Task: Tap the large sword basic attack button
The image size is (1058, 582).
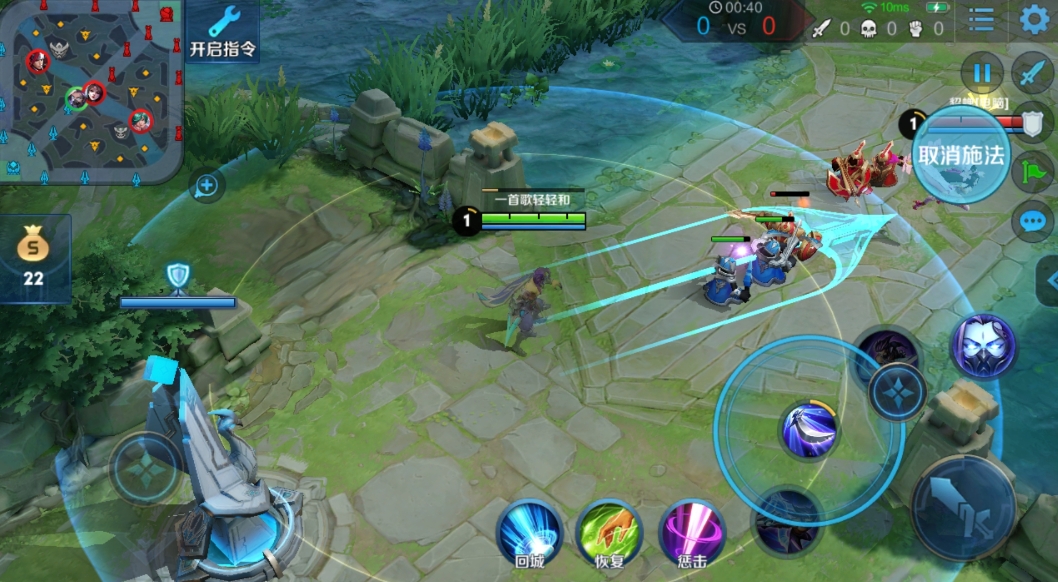Action: [x=963, y=507]
